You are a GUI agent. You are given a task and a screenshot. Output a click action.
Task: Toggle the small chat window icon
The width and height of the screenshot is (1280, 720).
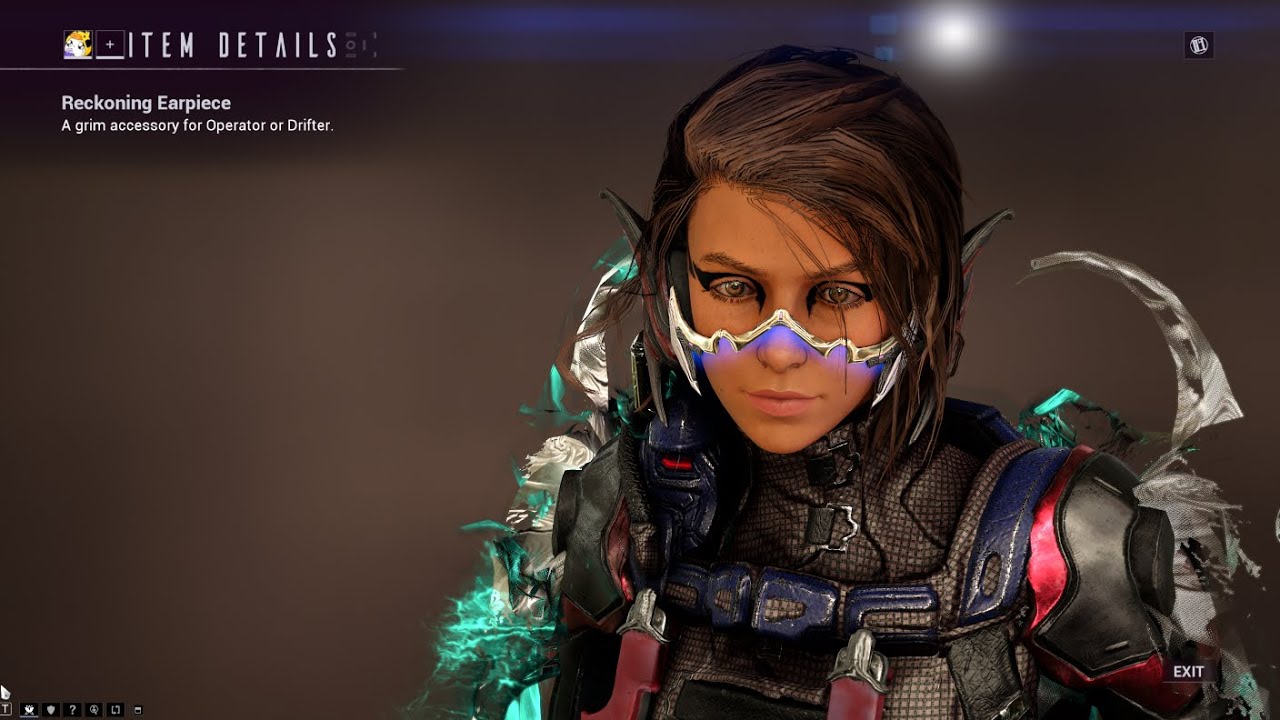[x=137, y=710]
